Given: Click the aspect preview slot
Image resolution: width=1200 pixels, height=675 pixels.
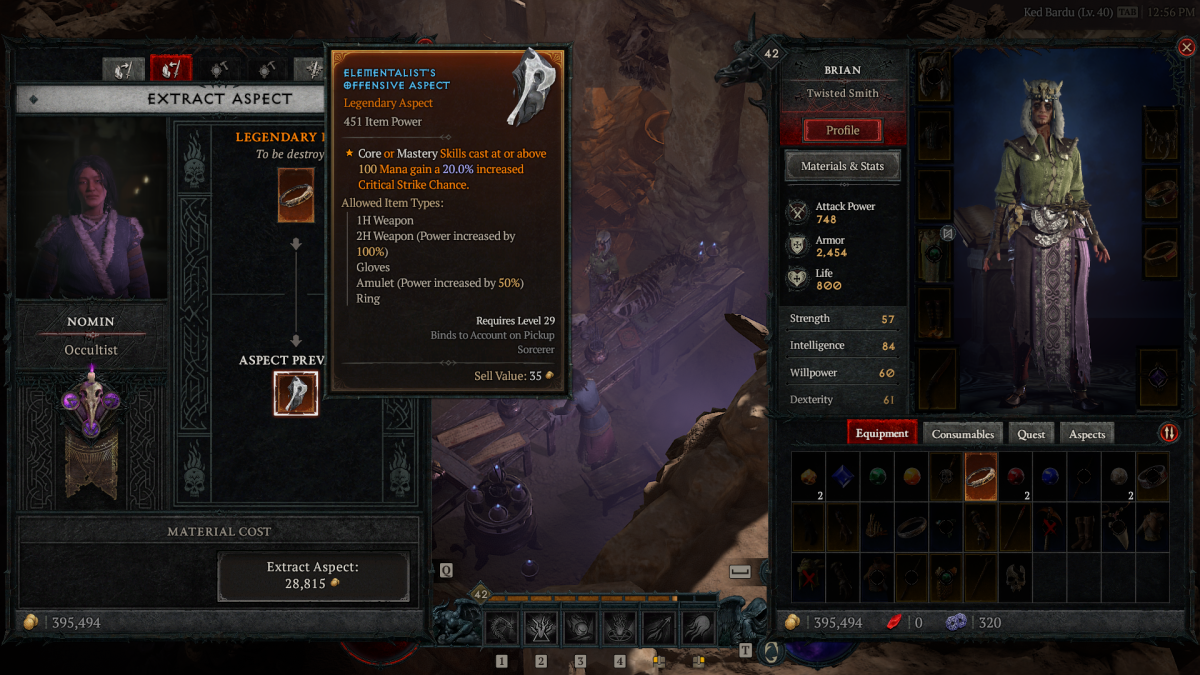Looking at the screenshot, I should (x=296, y=393).
